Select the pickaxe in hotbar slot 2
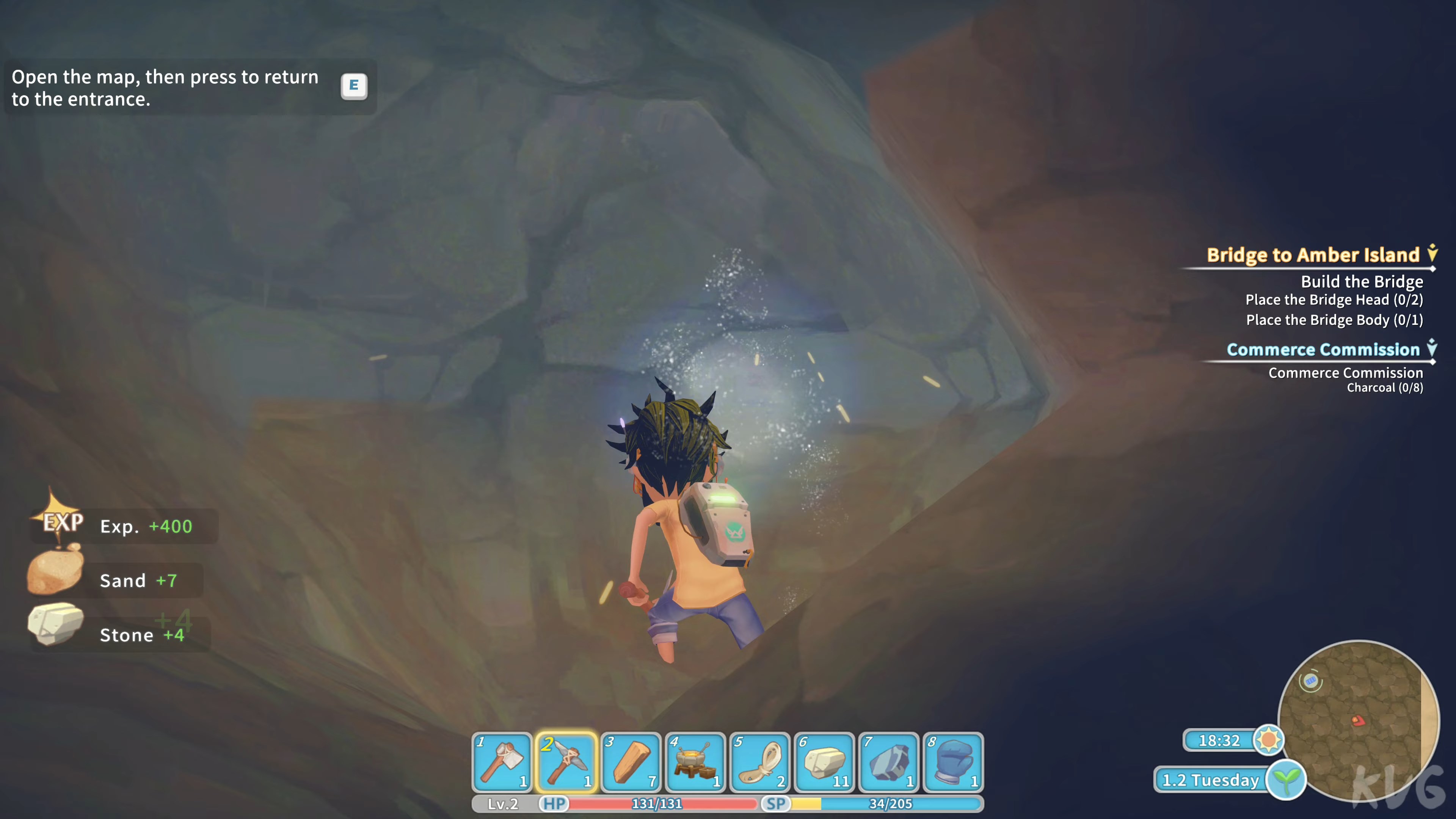The width and height of the screenshot is (1456, 819). (x=566, y=762)
